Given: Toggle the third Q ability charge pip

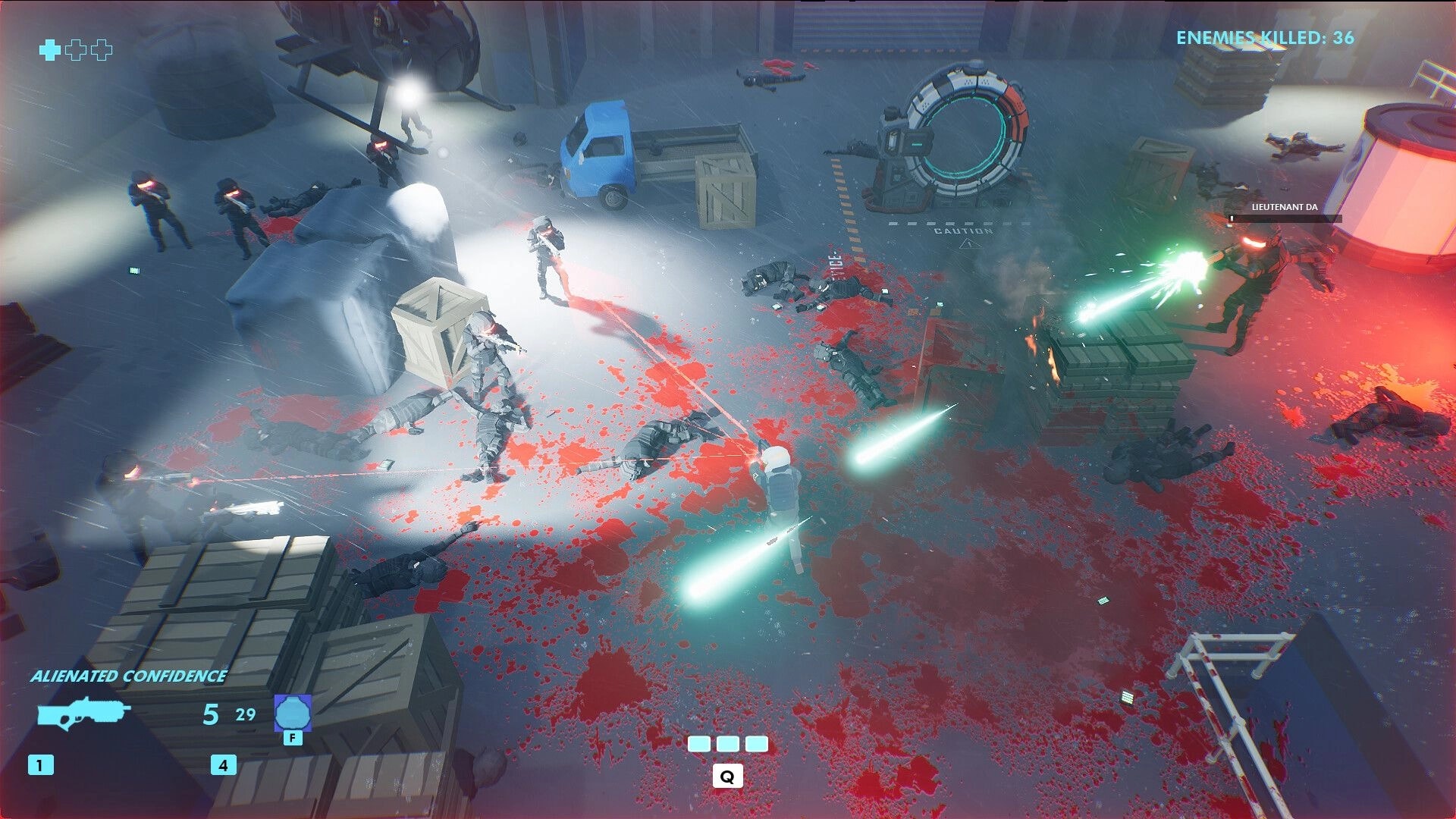Looking at the screenshot, I should click(758, 745).
